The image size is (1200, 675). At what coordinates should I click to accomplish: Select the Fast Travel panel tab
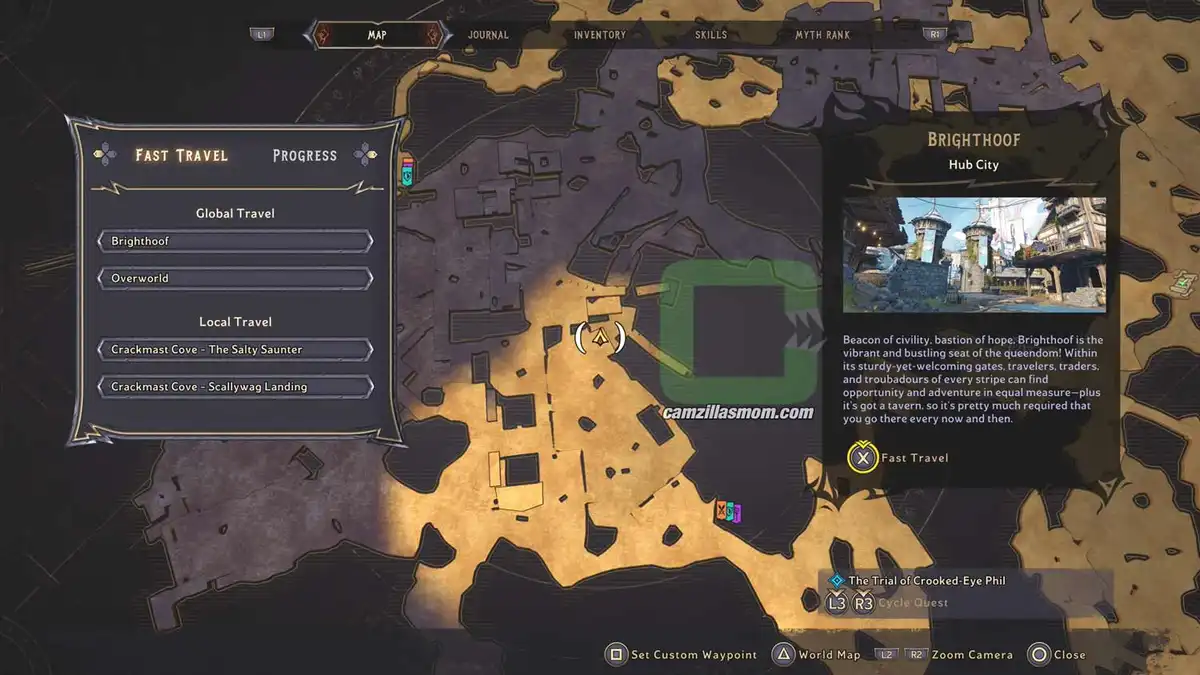[182, 155]
